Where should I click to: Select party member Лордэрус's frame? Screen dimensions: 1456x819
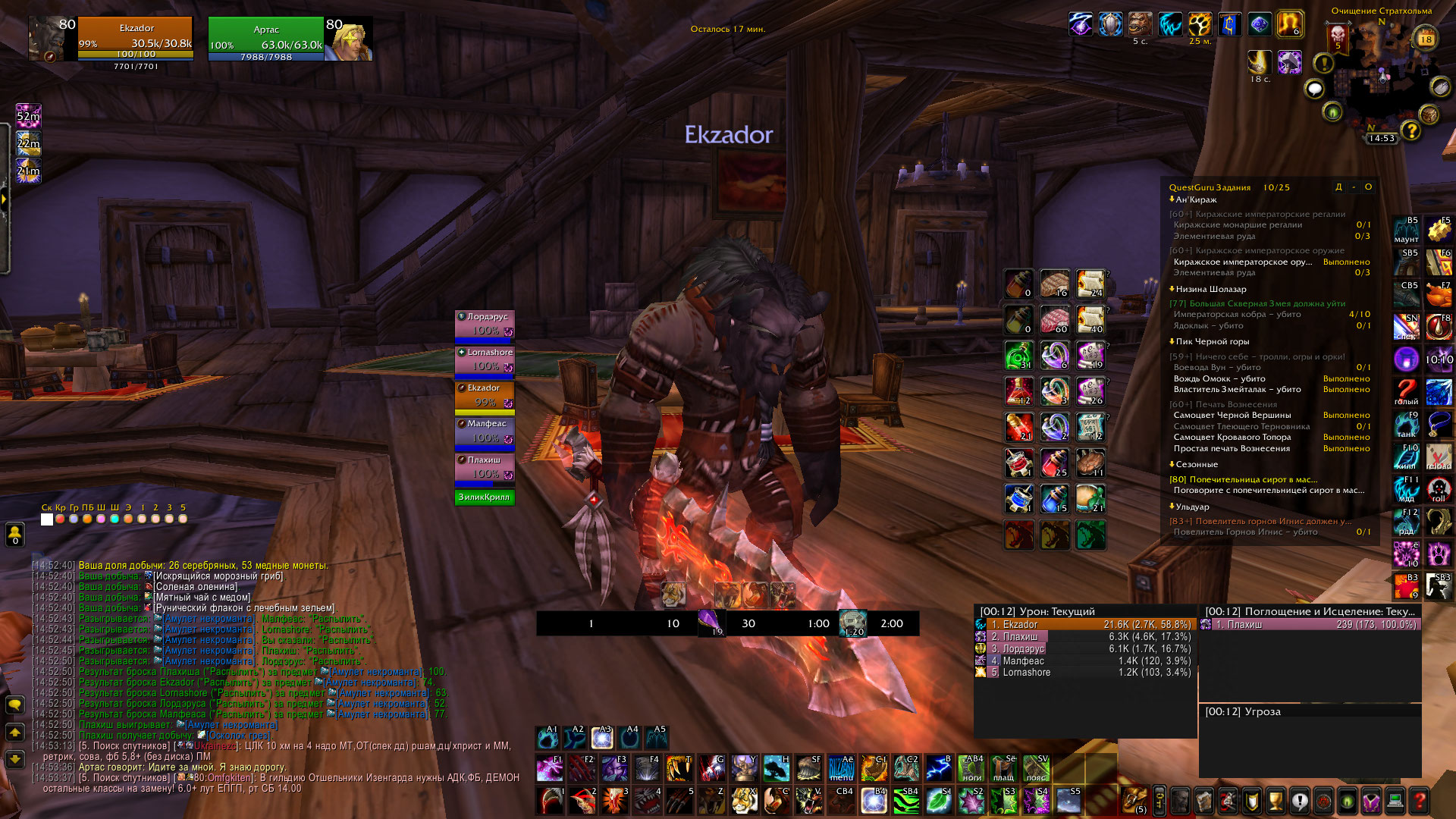(x=485, y=324)
